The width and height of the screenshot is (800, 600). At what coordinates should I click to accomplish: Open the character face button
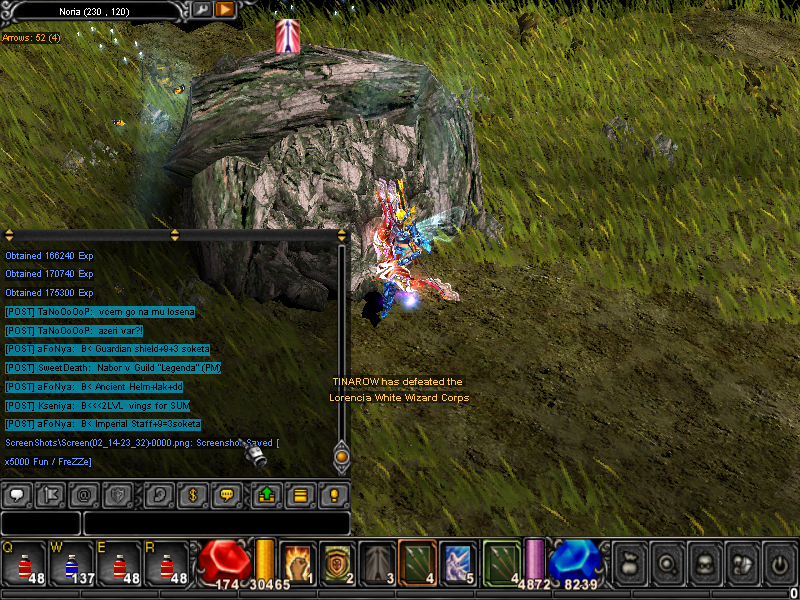(705, 562)
